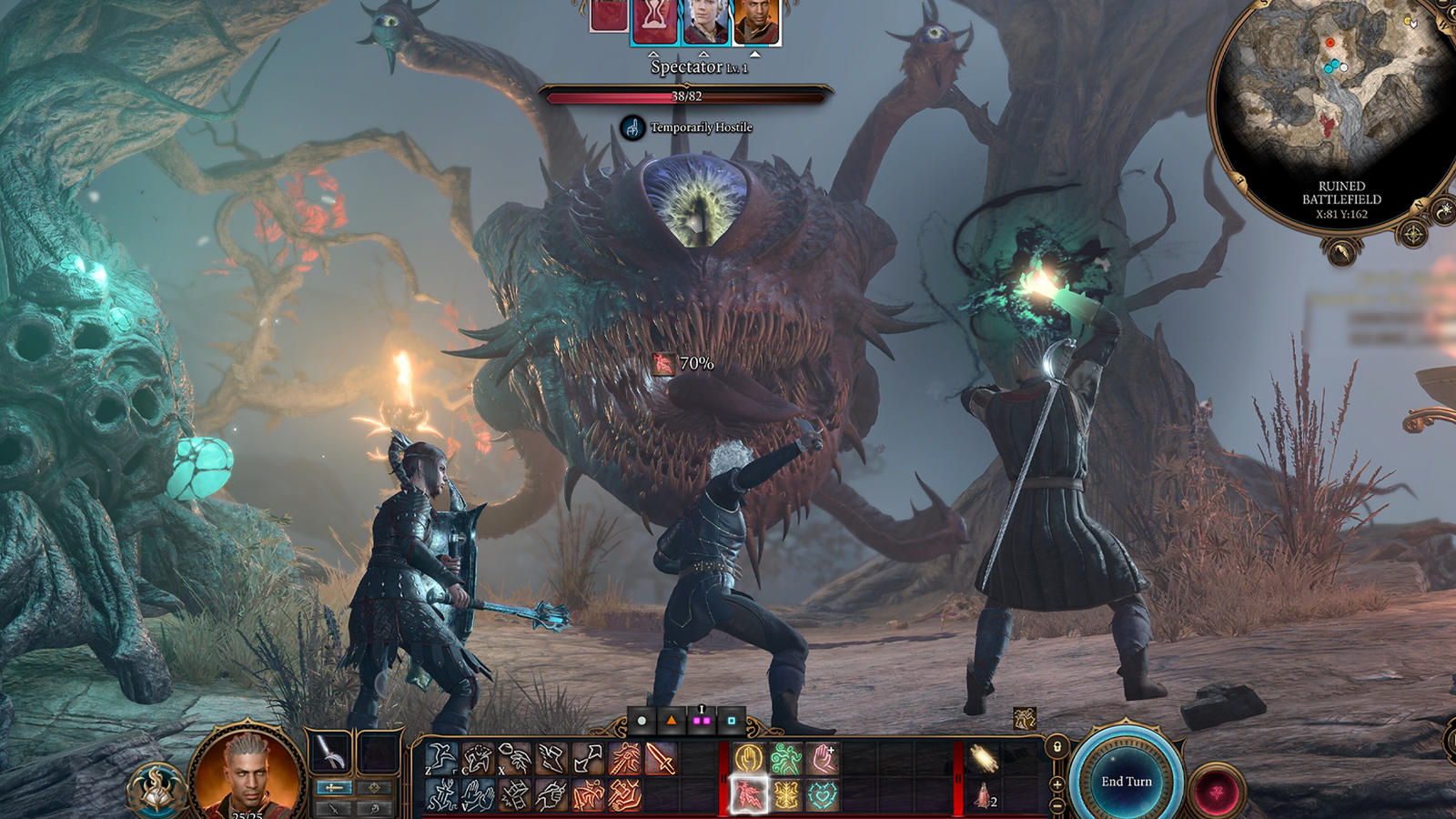Expand the chevron under the Spectator's turn portrait
Image resolution: width=1456 pixels, height=819 pixels.
(x=653, y=55)
